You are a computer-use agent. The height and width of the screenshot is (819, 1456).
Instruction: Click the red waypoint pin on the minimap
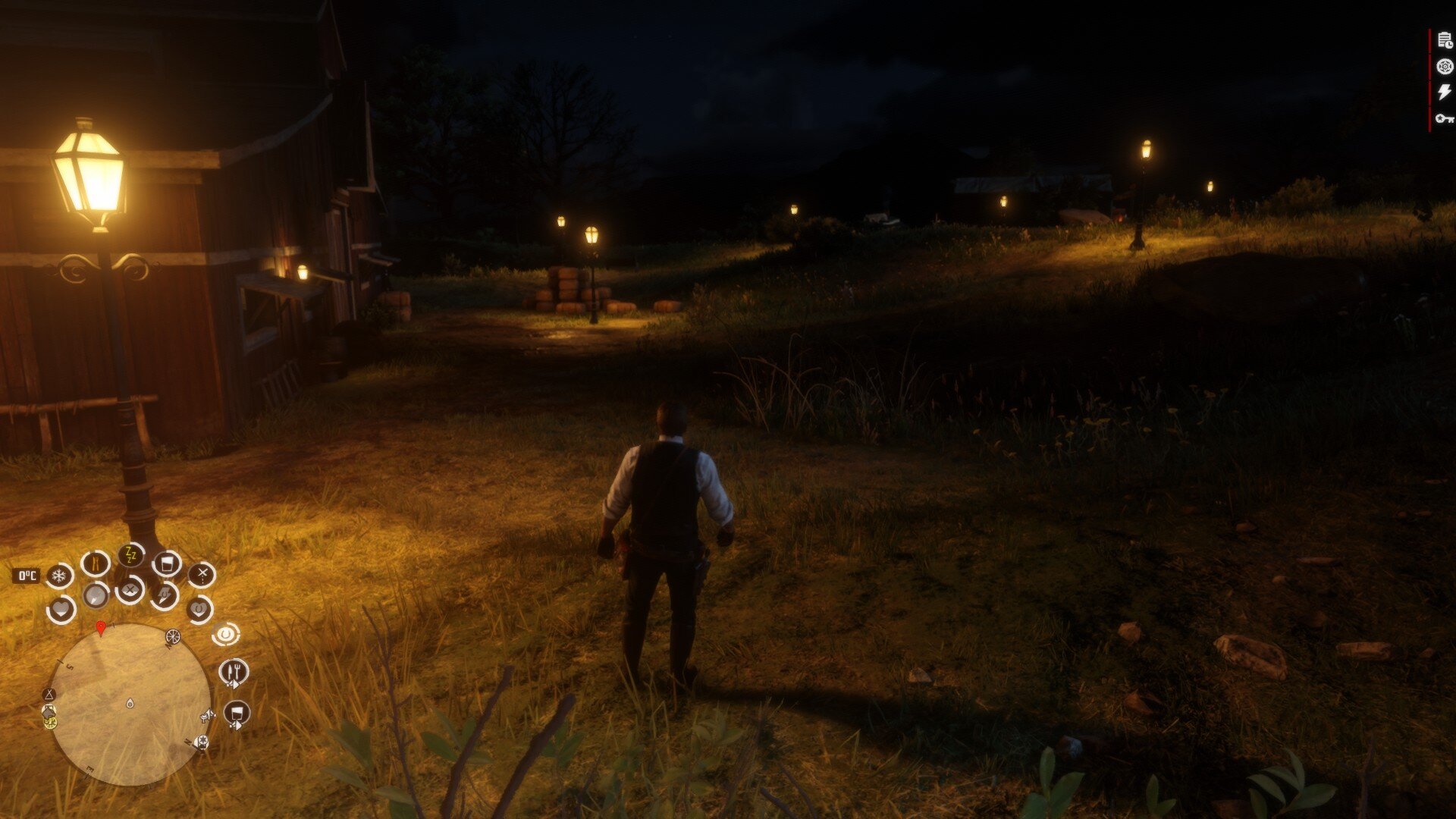click(x=101, y=628)
